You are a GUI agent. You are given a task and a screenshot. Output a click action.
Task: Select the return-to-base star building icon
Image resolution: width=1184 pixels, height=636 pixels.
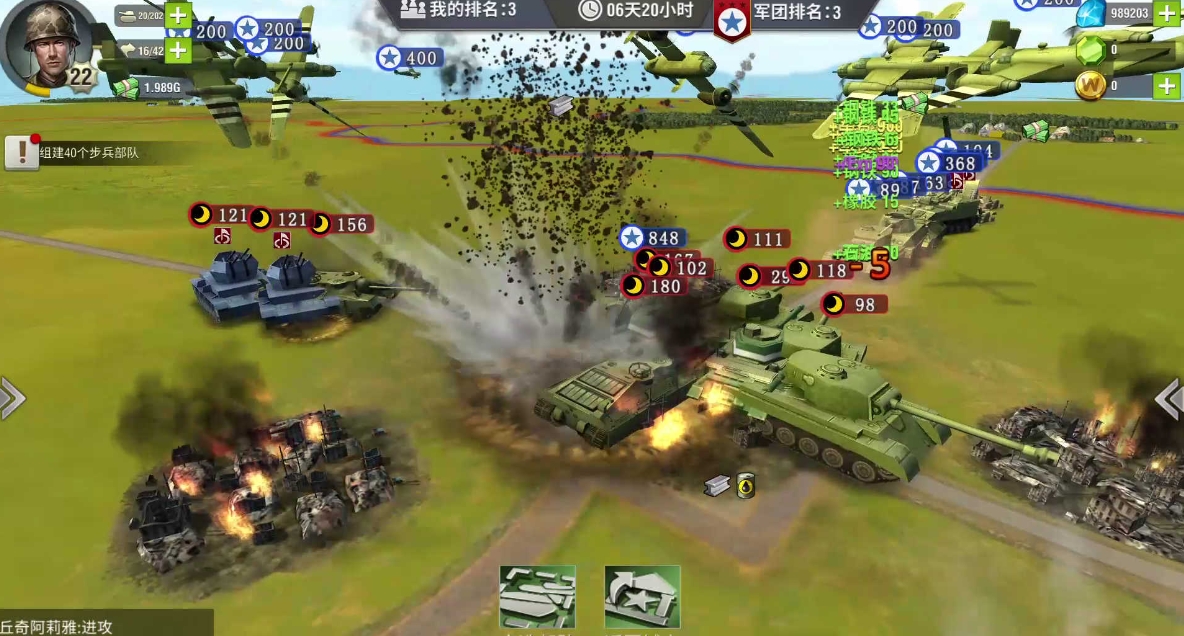coord(642,597)
